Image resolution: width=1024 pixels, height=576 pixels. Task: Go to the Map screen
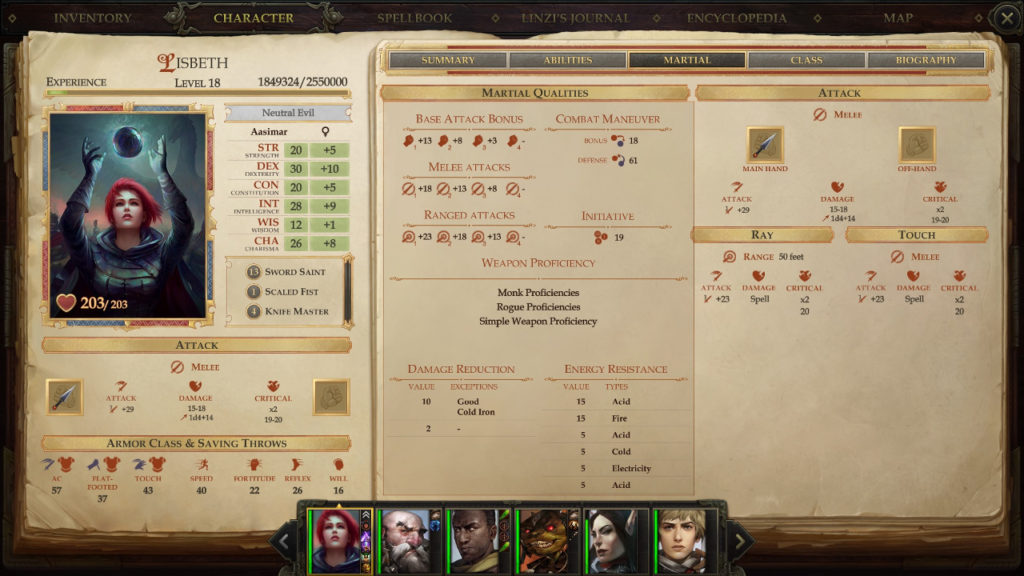[898, 18]
